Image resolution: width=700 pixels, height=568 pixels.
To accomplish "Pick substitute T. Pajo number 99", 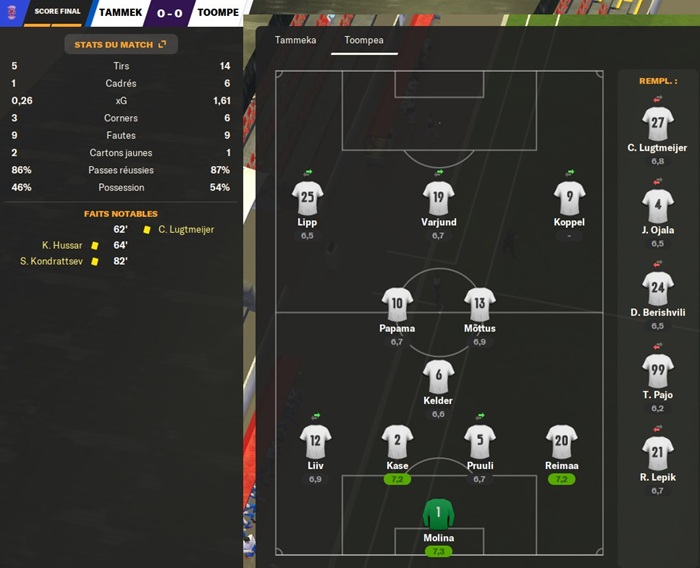I will (x=657, y=371).
